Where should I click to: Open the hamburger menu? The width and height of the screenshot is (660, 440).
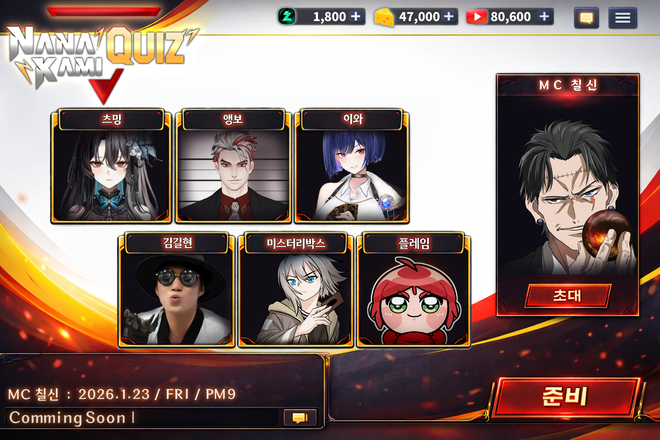tap(623, 17)
